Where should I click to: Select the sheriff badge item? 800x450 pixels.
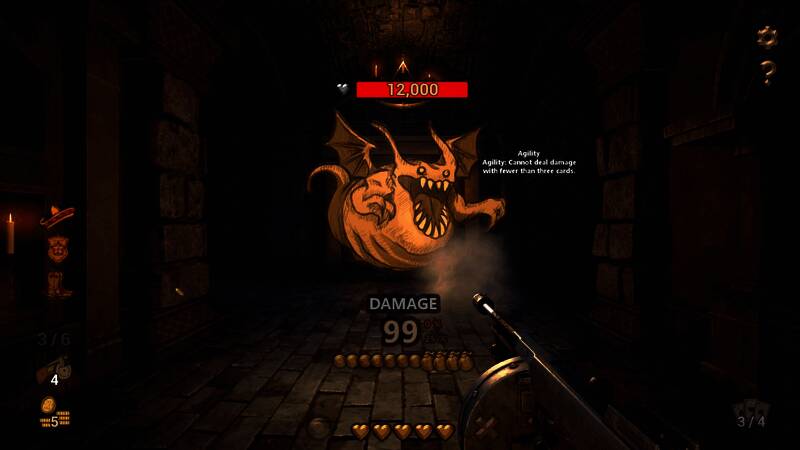[x=55, y=246]
